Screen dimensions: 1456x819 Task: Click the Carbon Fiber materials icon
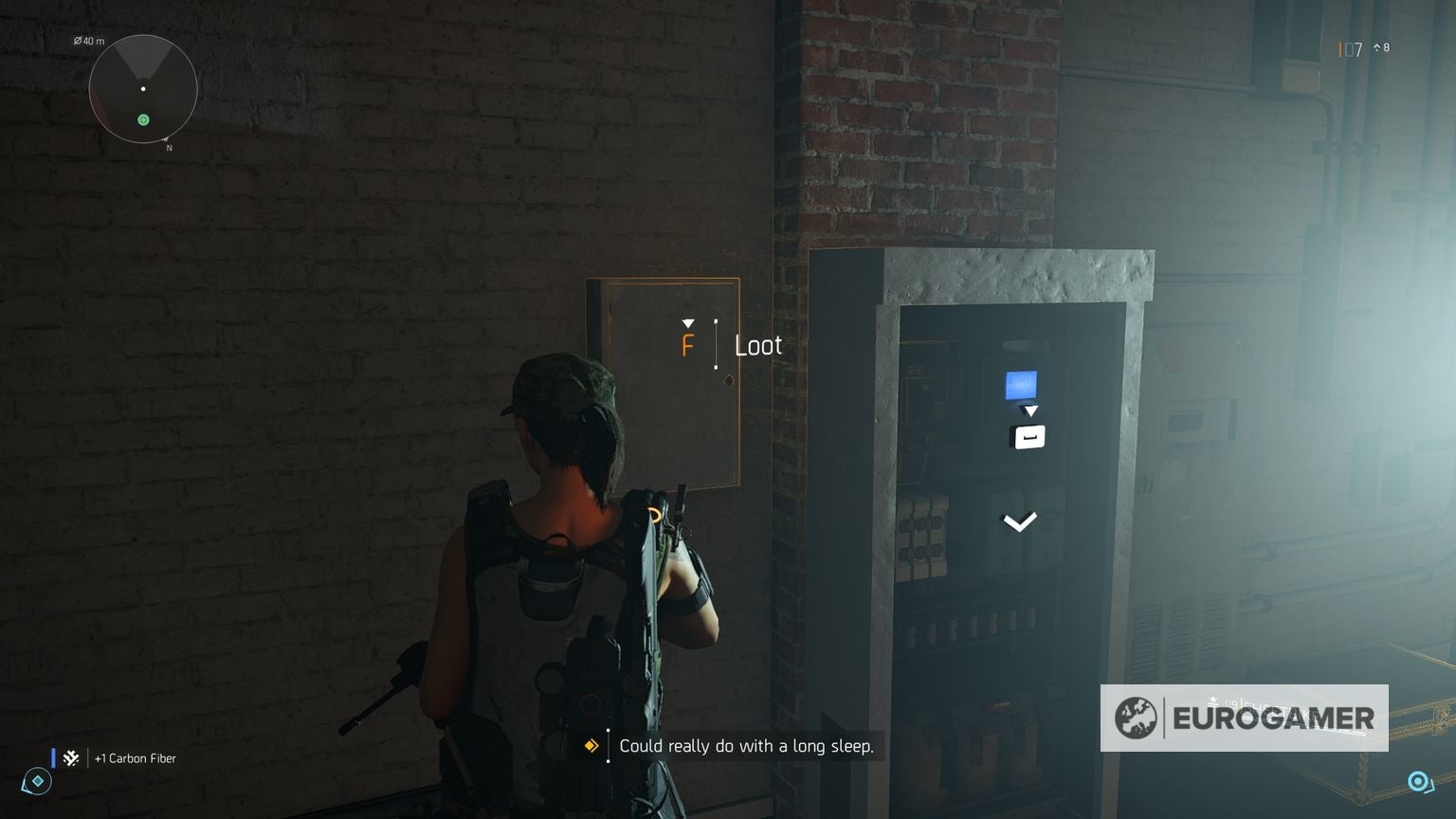(70, 757)
